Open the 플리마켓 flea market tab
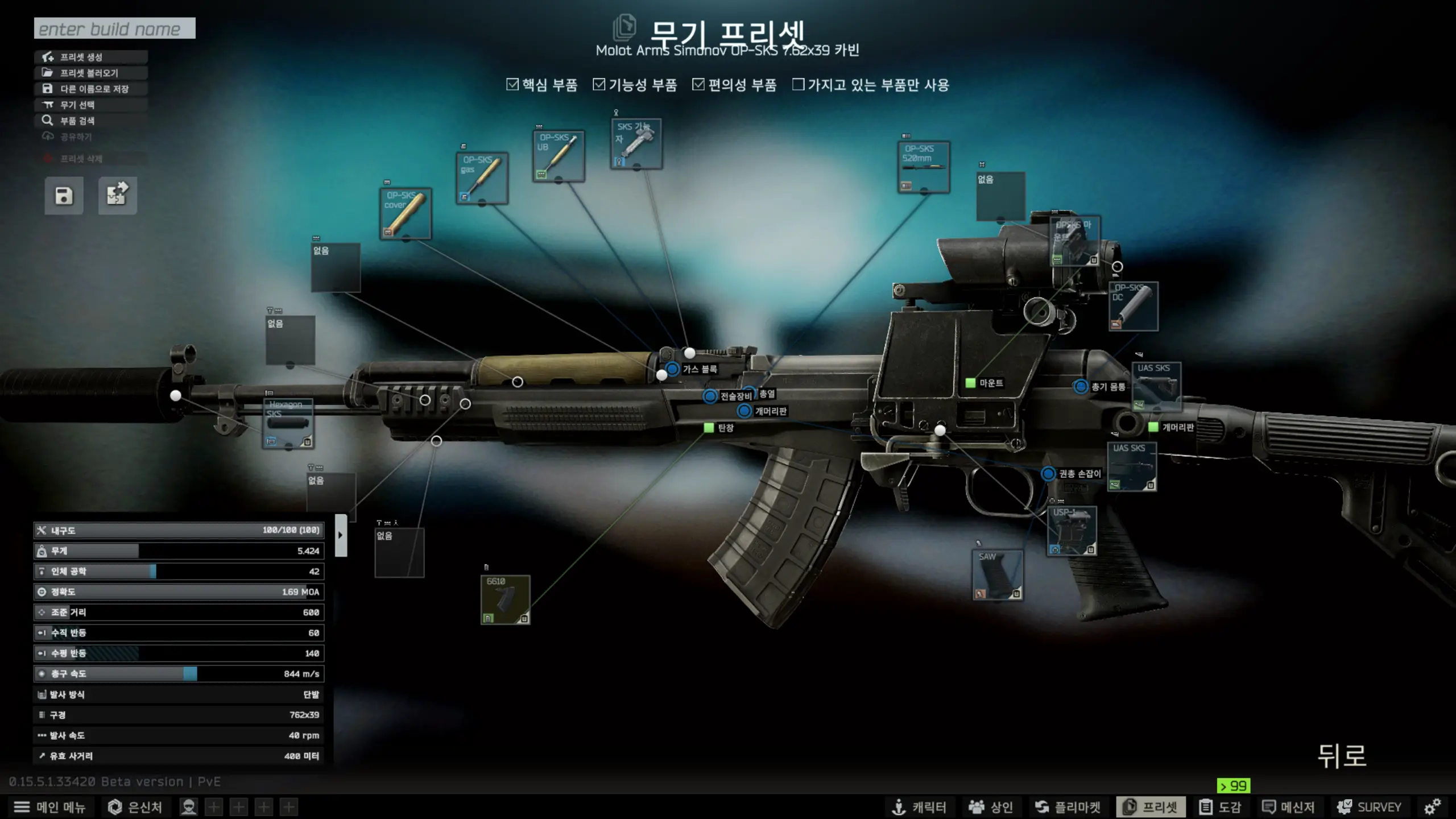This screenshot has height=819, width=1456. [1068, 807]
